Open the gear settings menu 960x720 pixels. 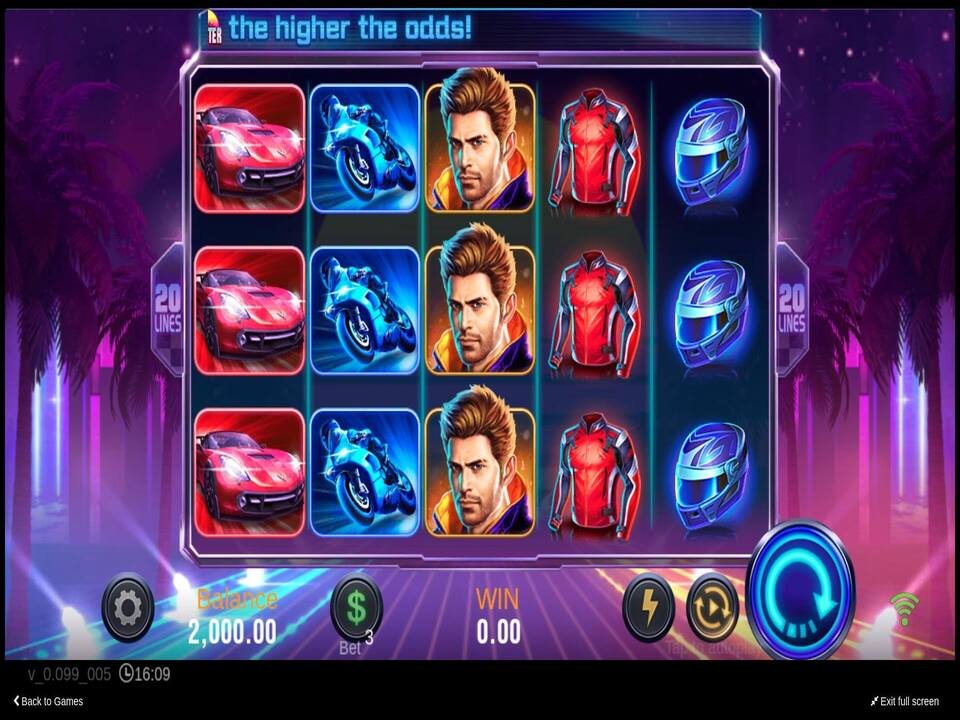128,606
